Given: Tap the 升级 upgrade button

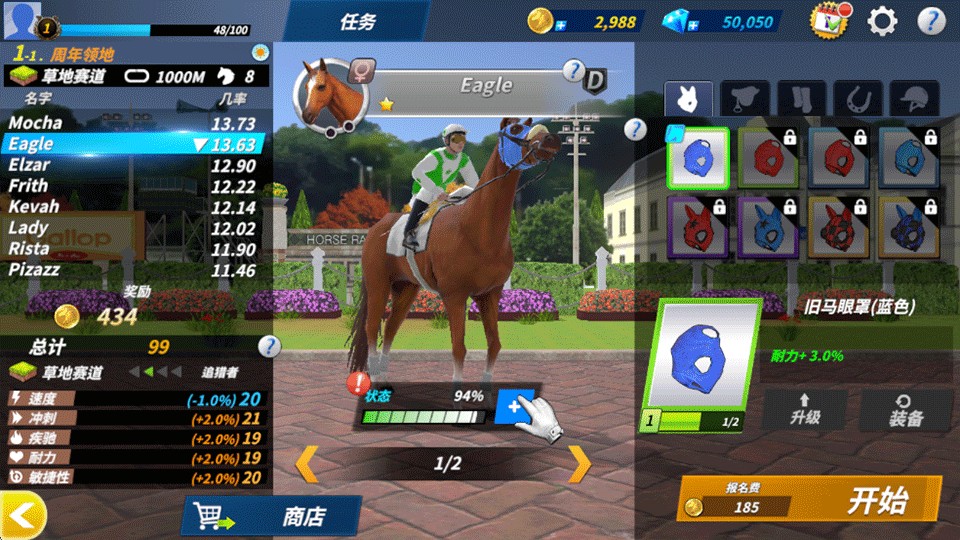Looking at the screenshot, I should (805, 409).
